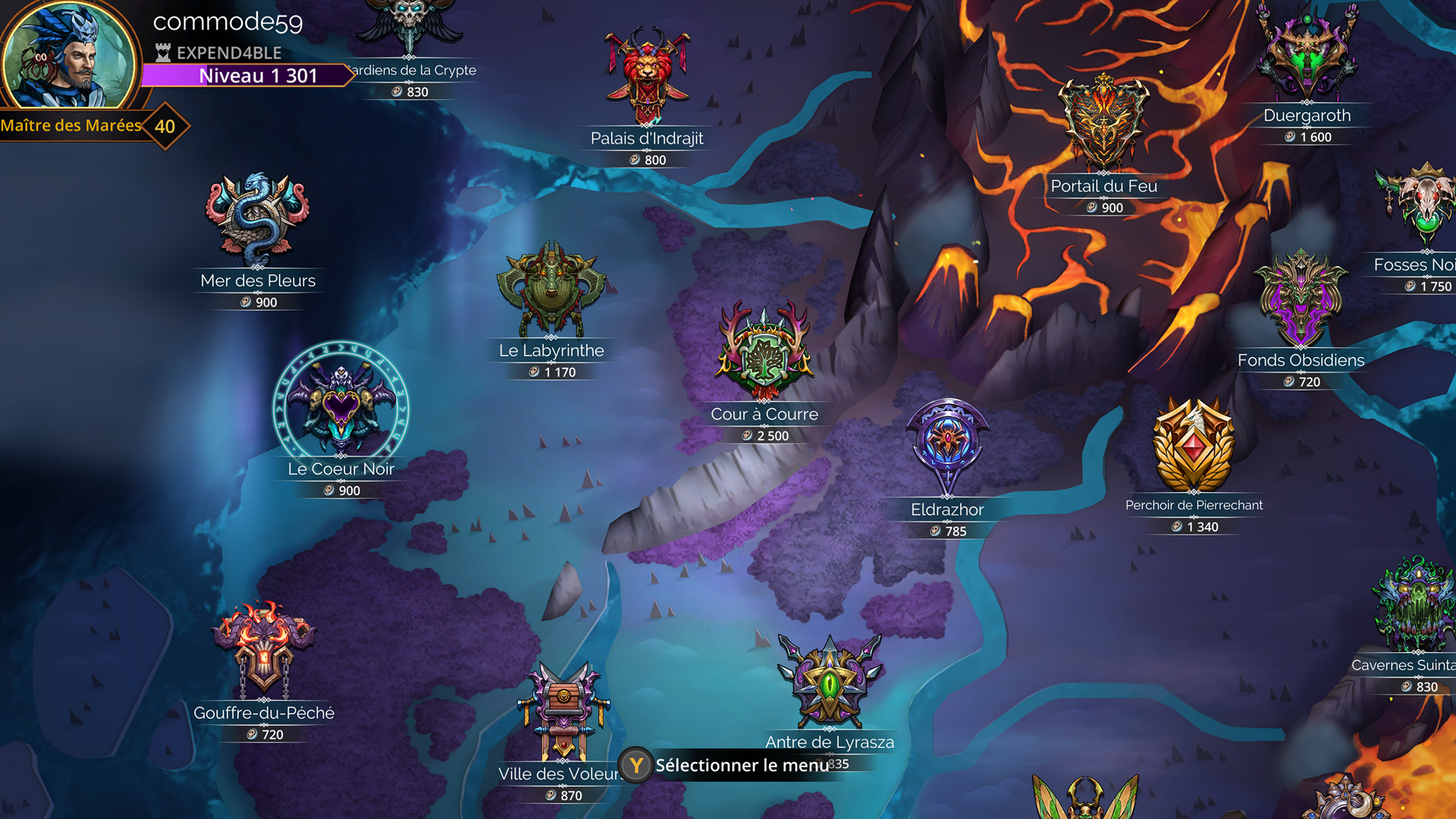Open the Le Coeur Noir kingdom
This screenshot has width=1456, height=819.
[x=340, y=403]
